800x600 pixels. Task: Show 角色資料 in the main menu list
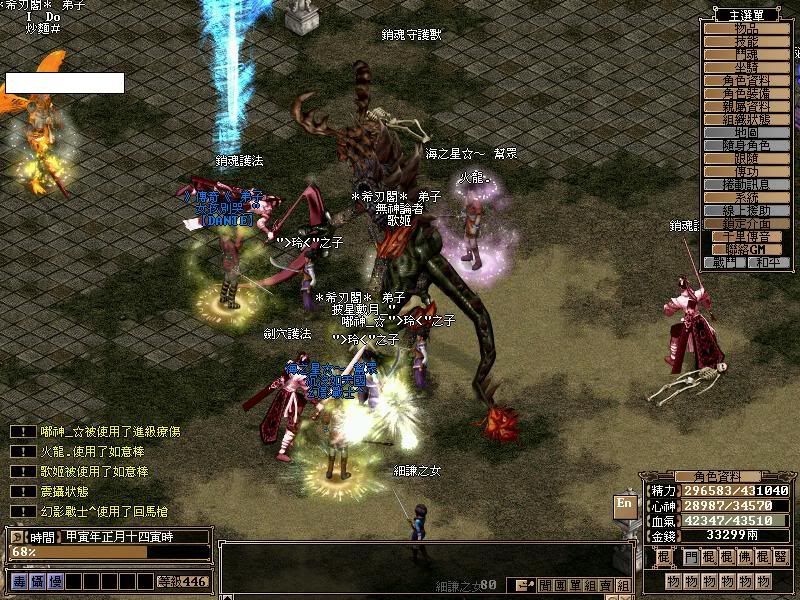(x=746, y=81)
